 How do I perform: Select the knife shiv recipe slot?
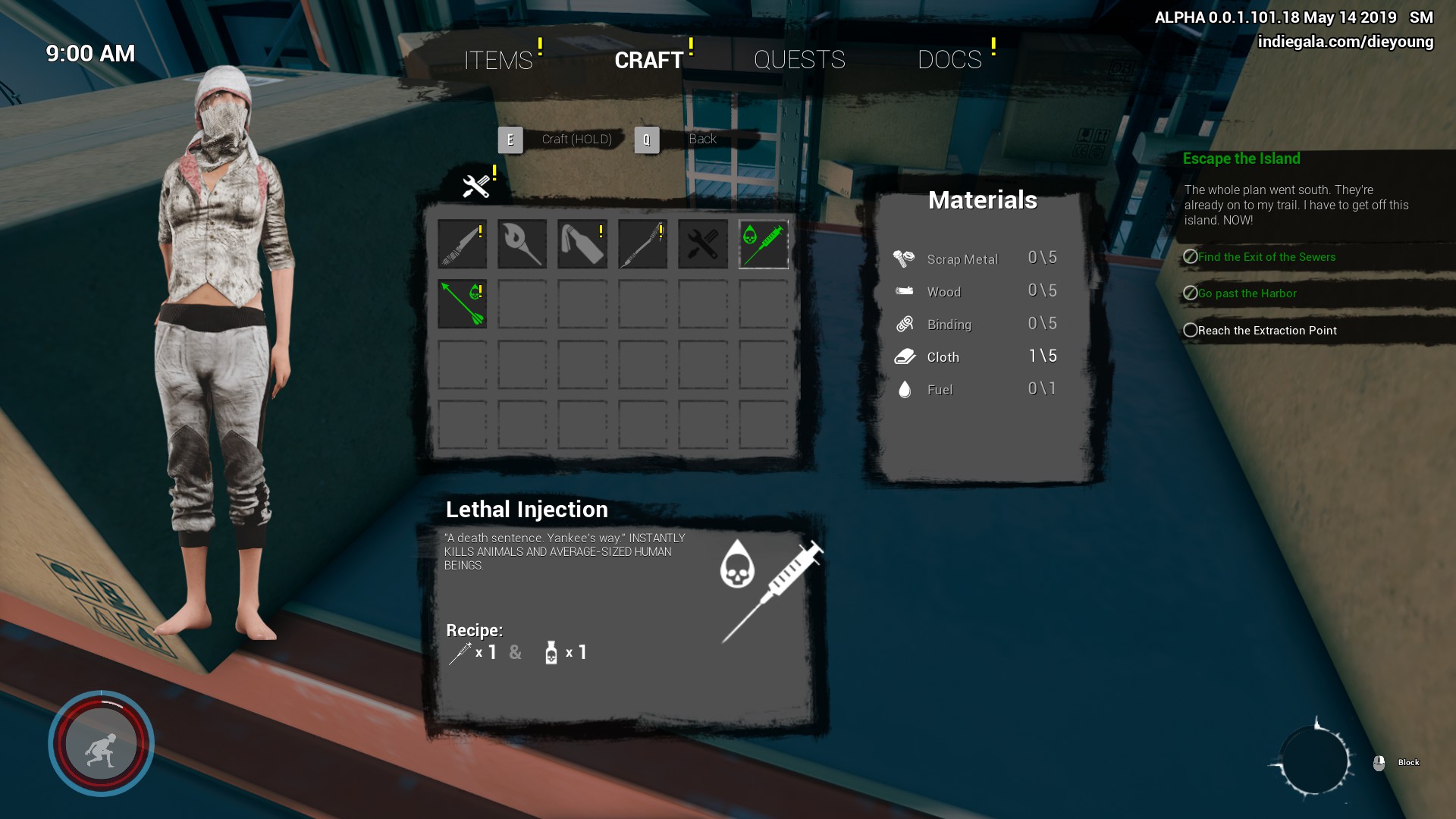point(462,244)
